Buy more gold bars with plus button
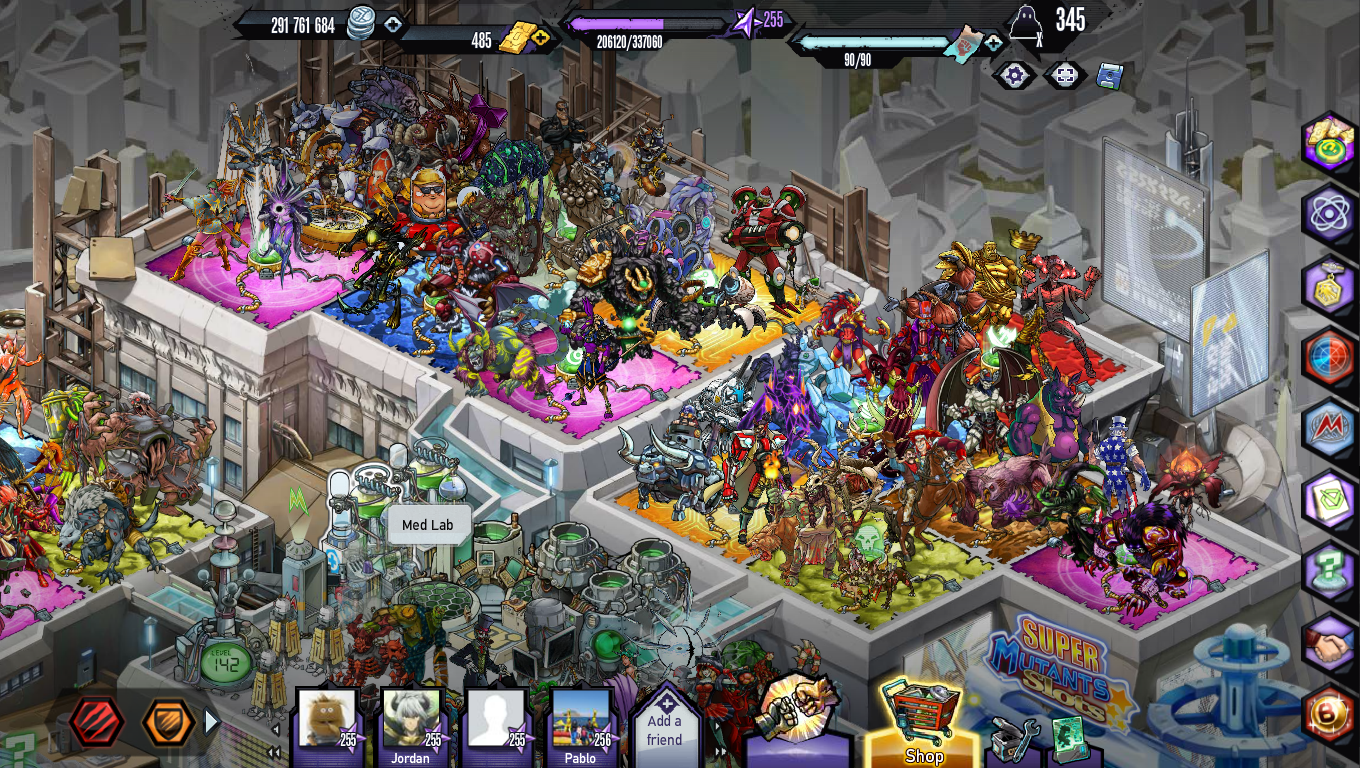This screenshot has width=1360, height=768. [541, 39]
